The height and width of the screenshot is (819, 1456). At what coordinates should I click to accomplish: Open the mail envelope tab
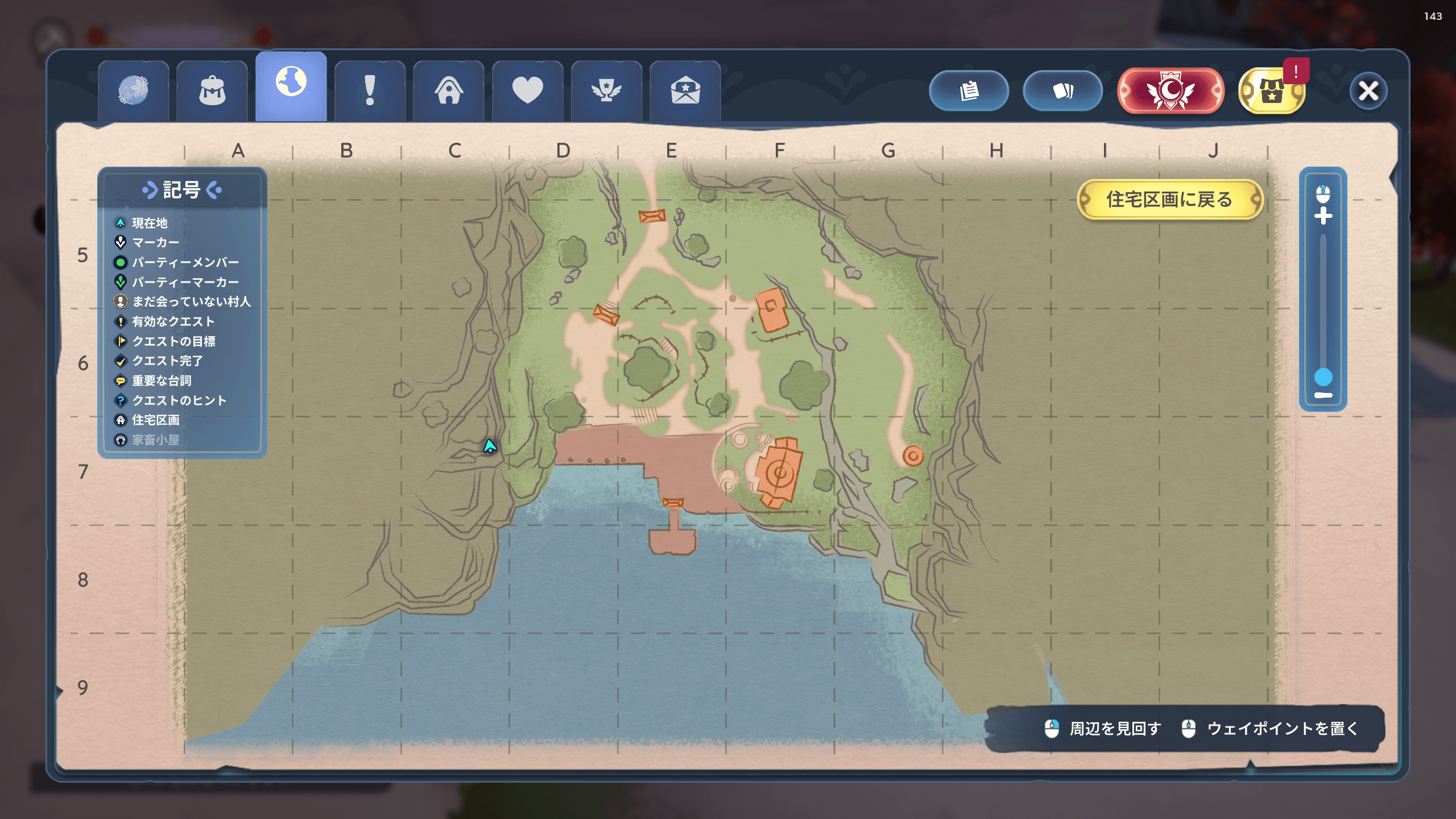click(685, 91)
